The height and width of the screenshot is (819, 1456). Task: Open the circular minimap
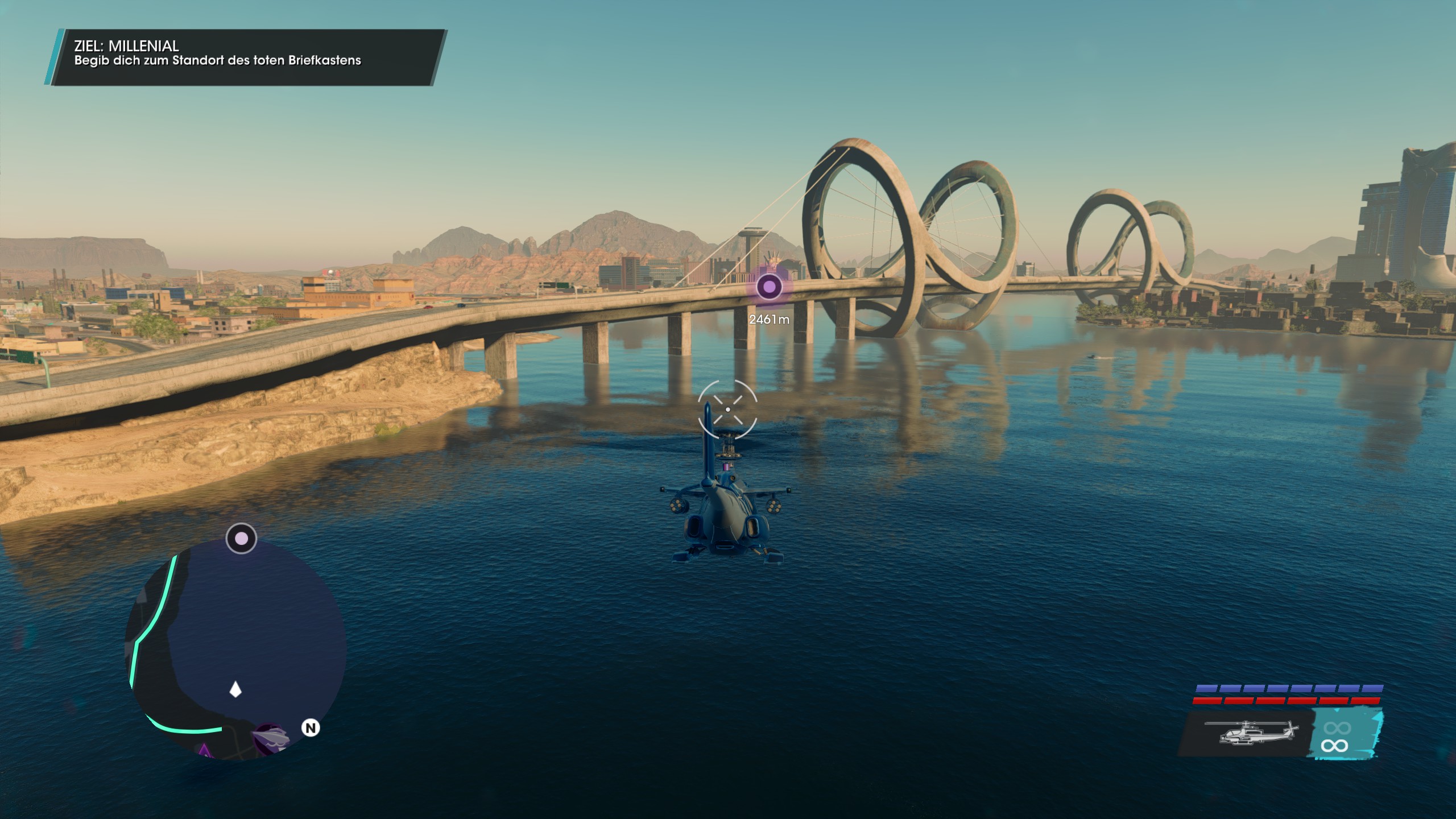[235, 649]
